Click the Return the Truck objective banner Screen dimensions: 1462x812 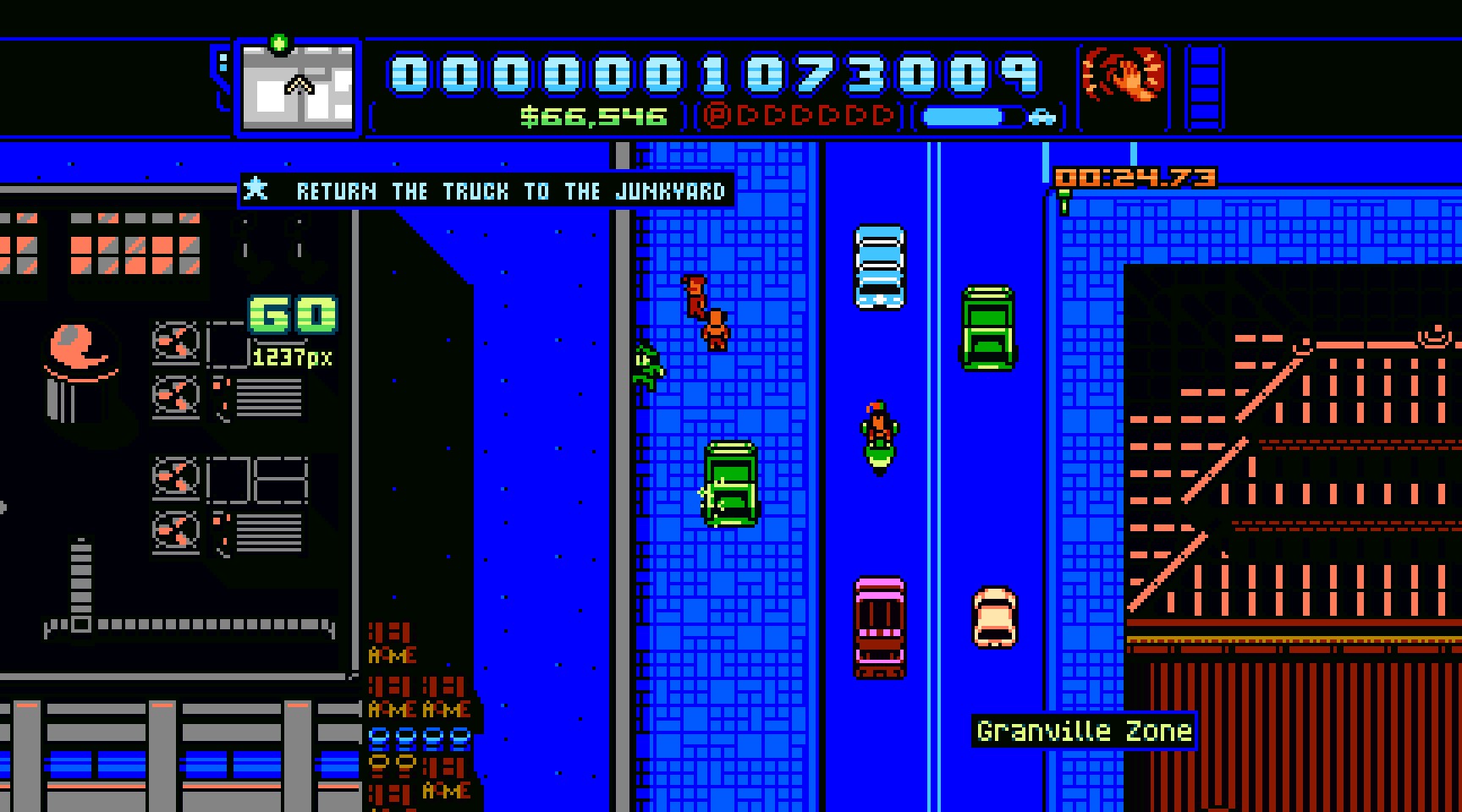pos(487,191)
